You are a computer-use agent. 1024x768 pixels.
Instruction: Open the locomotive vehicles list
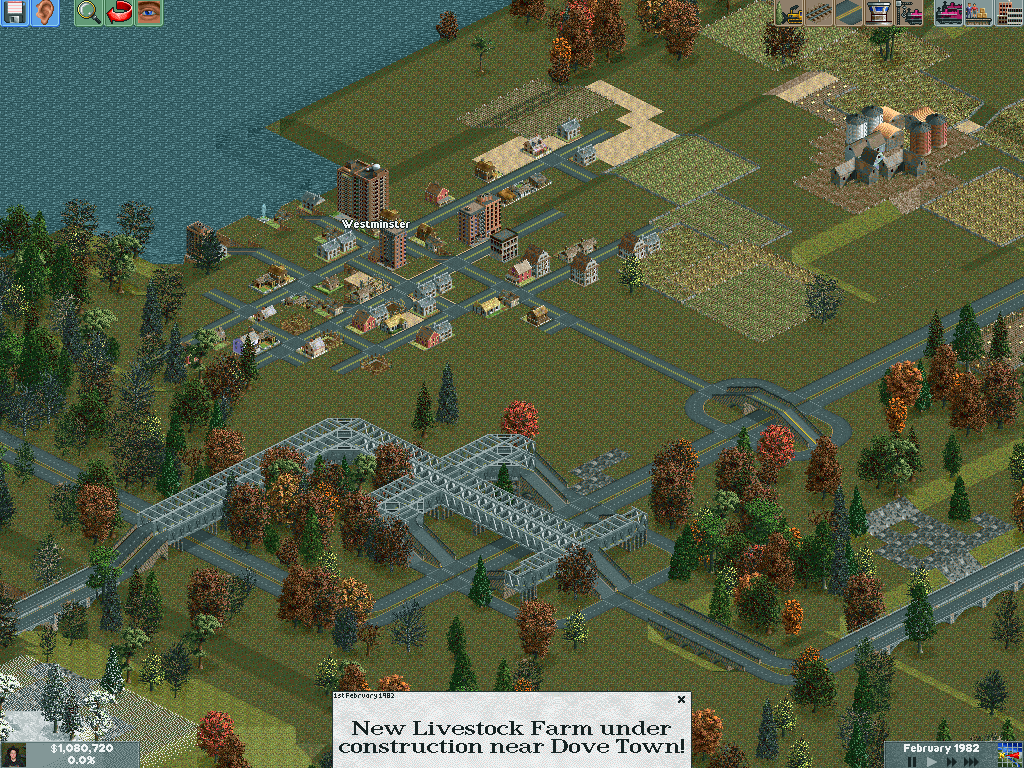point(949,13)
